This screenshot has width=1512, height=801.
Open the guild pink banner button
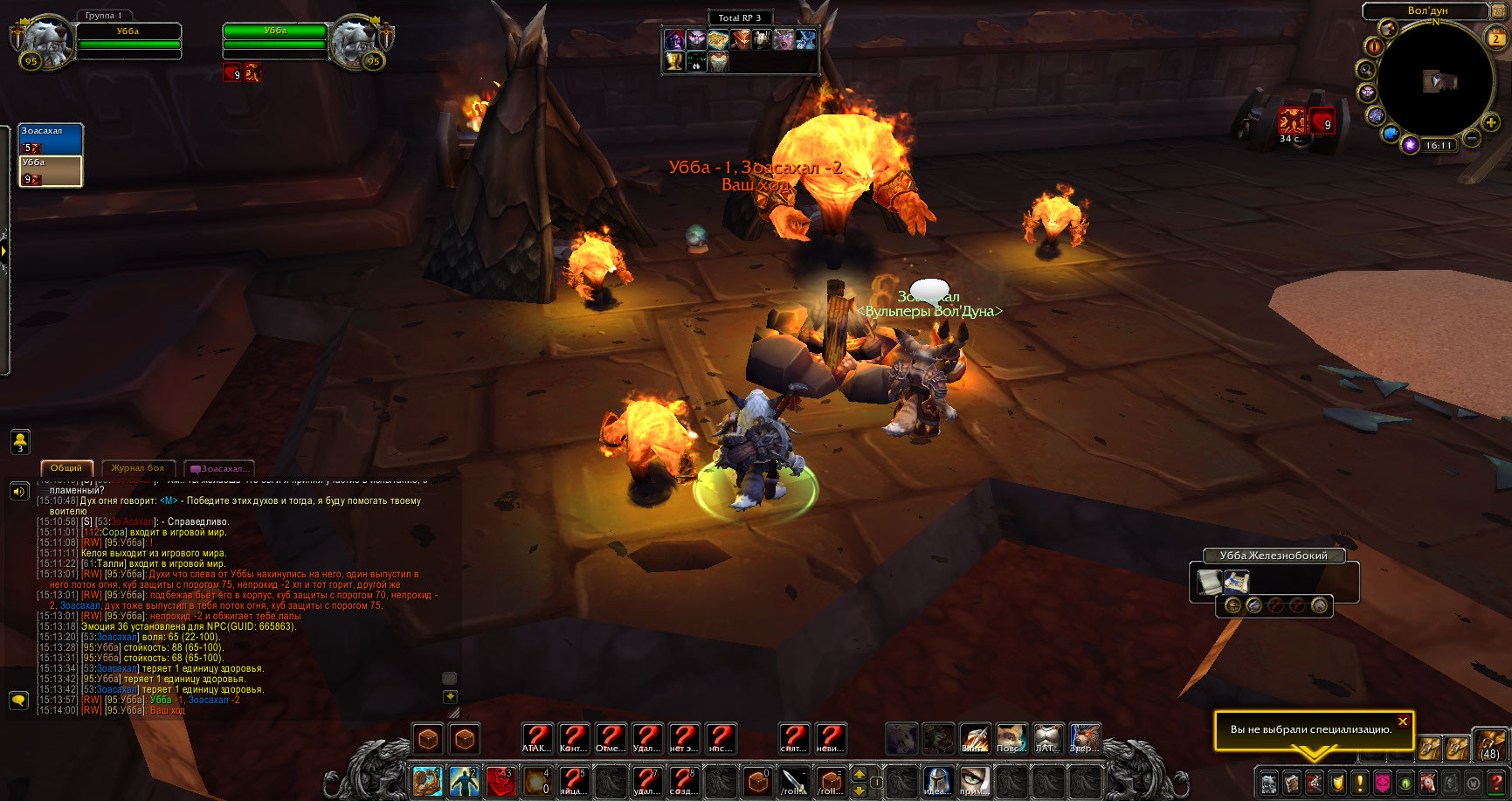coord(1382,782)
